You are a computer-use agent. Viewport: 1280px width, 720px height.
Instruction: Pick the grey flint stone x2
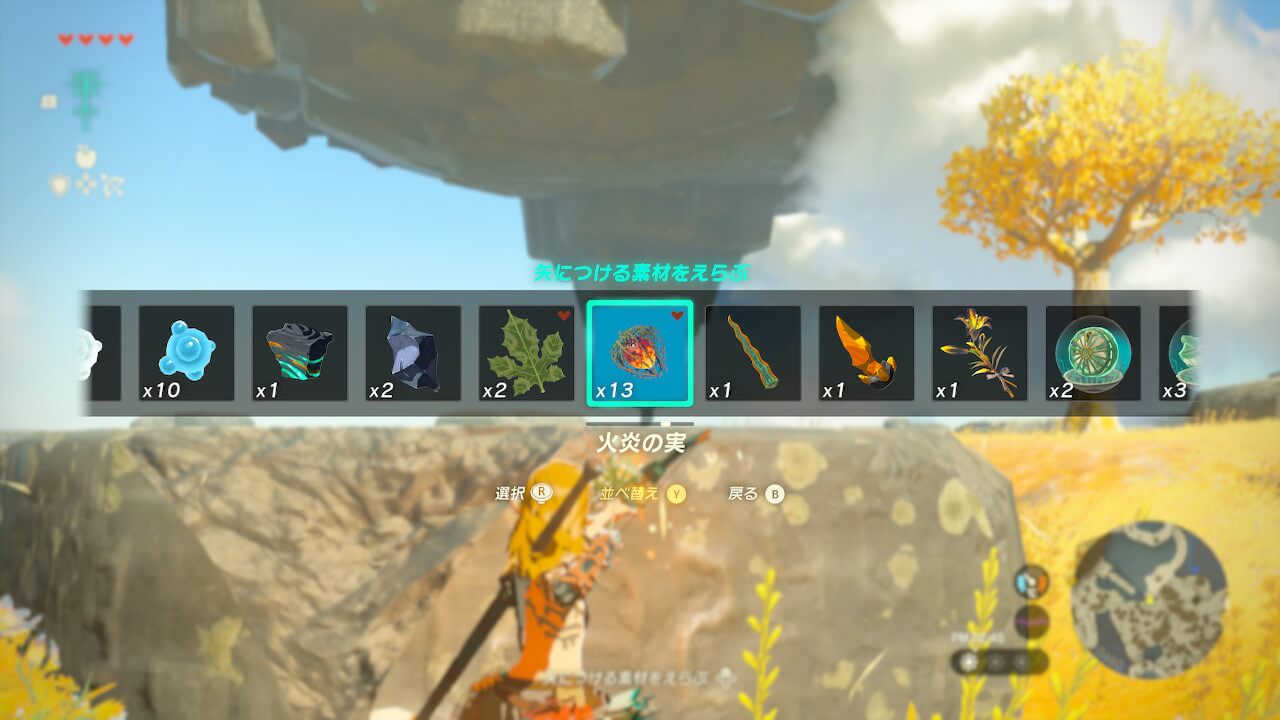pos(413,353)
